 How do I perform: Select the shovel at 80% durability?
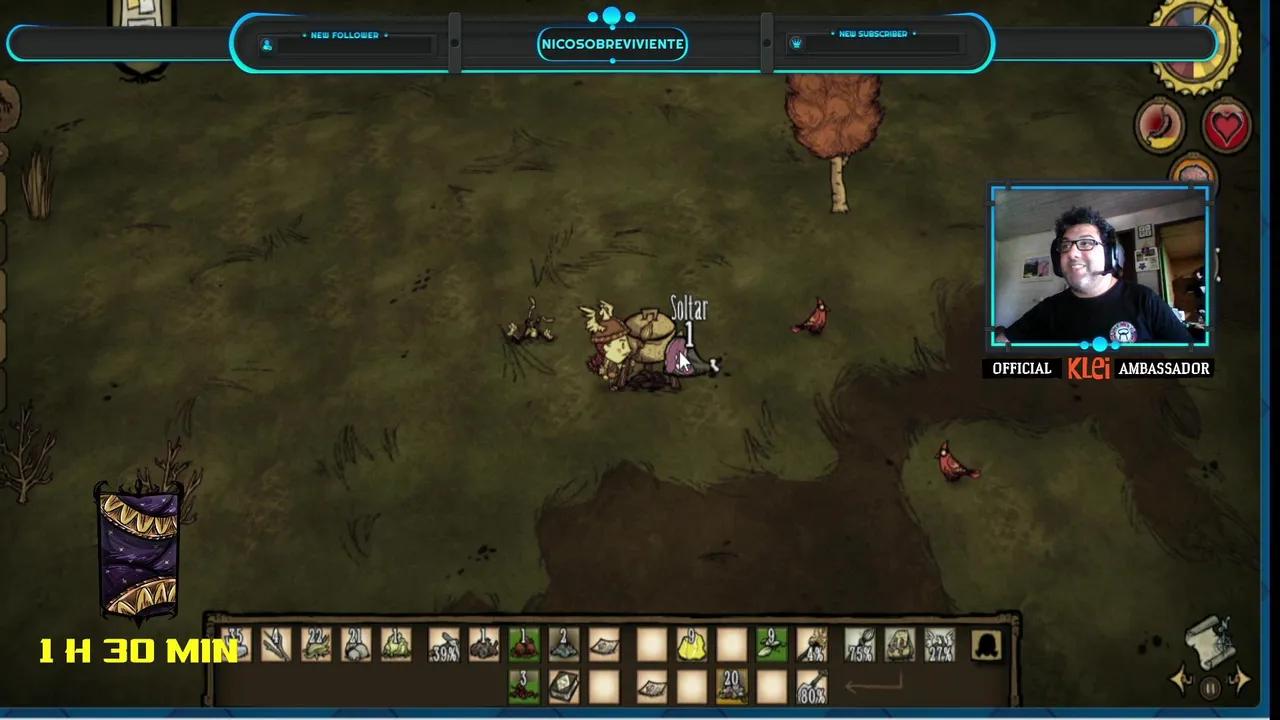click(x=812, y=687)
